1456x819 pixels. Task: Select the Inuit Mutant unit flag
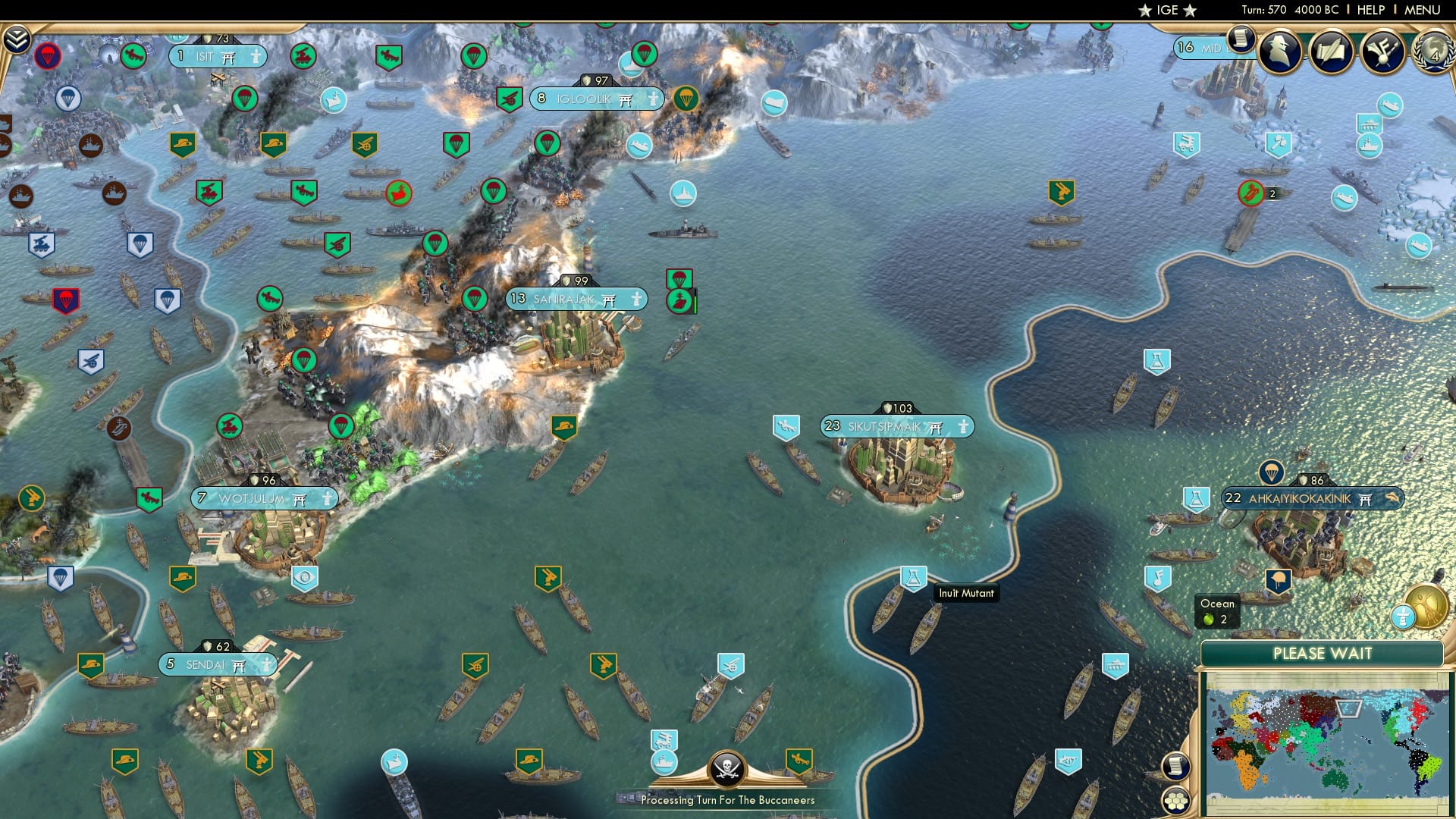pyautogui.click(x=912, y=576)
